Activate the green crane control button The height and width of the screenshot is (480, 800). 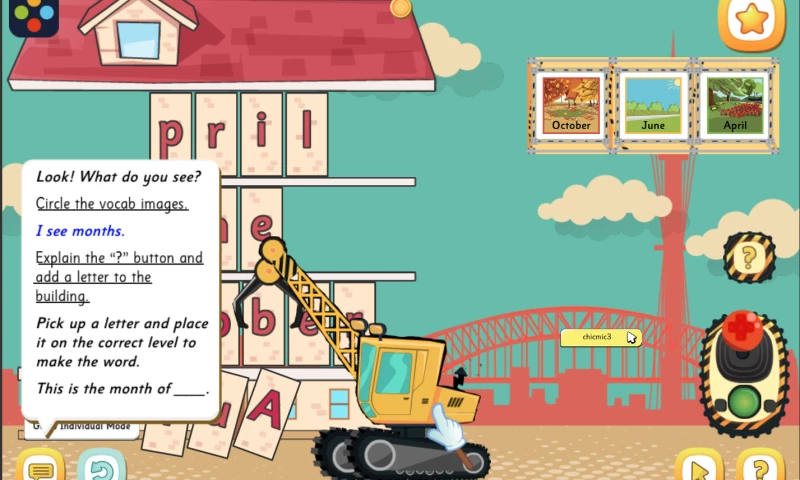(x=743, y=402)
